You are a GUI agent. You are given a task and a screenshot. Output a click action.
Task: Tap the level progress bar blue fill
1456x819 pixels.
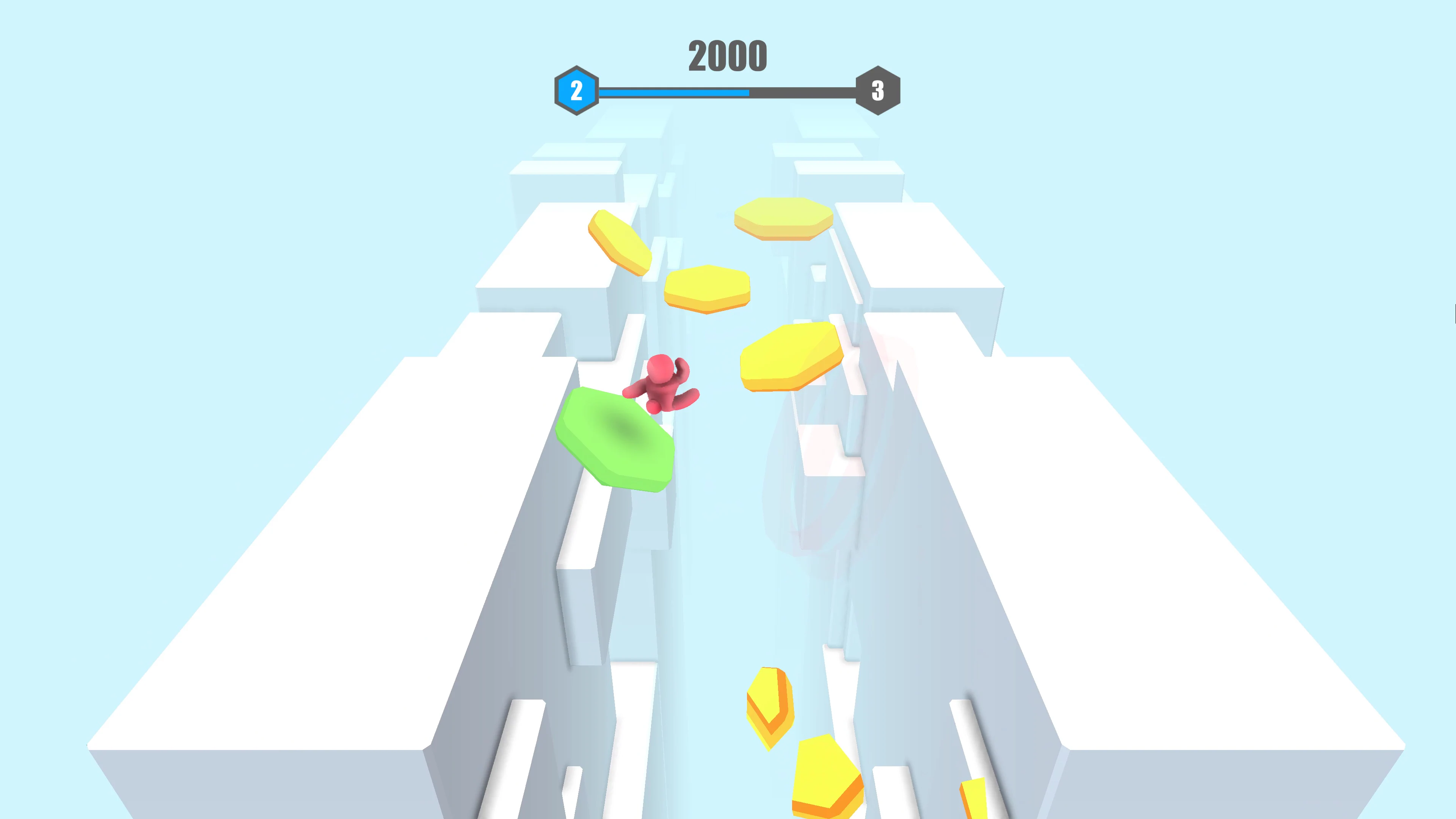click(x=673, y=91)
